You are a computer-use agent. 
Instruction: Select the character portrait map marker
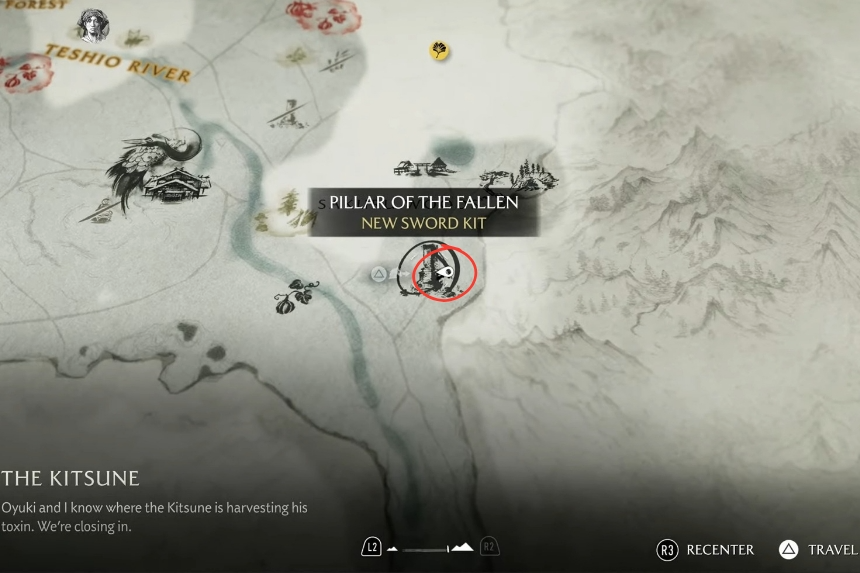pos(94,25)
